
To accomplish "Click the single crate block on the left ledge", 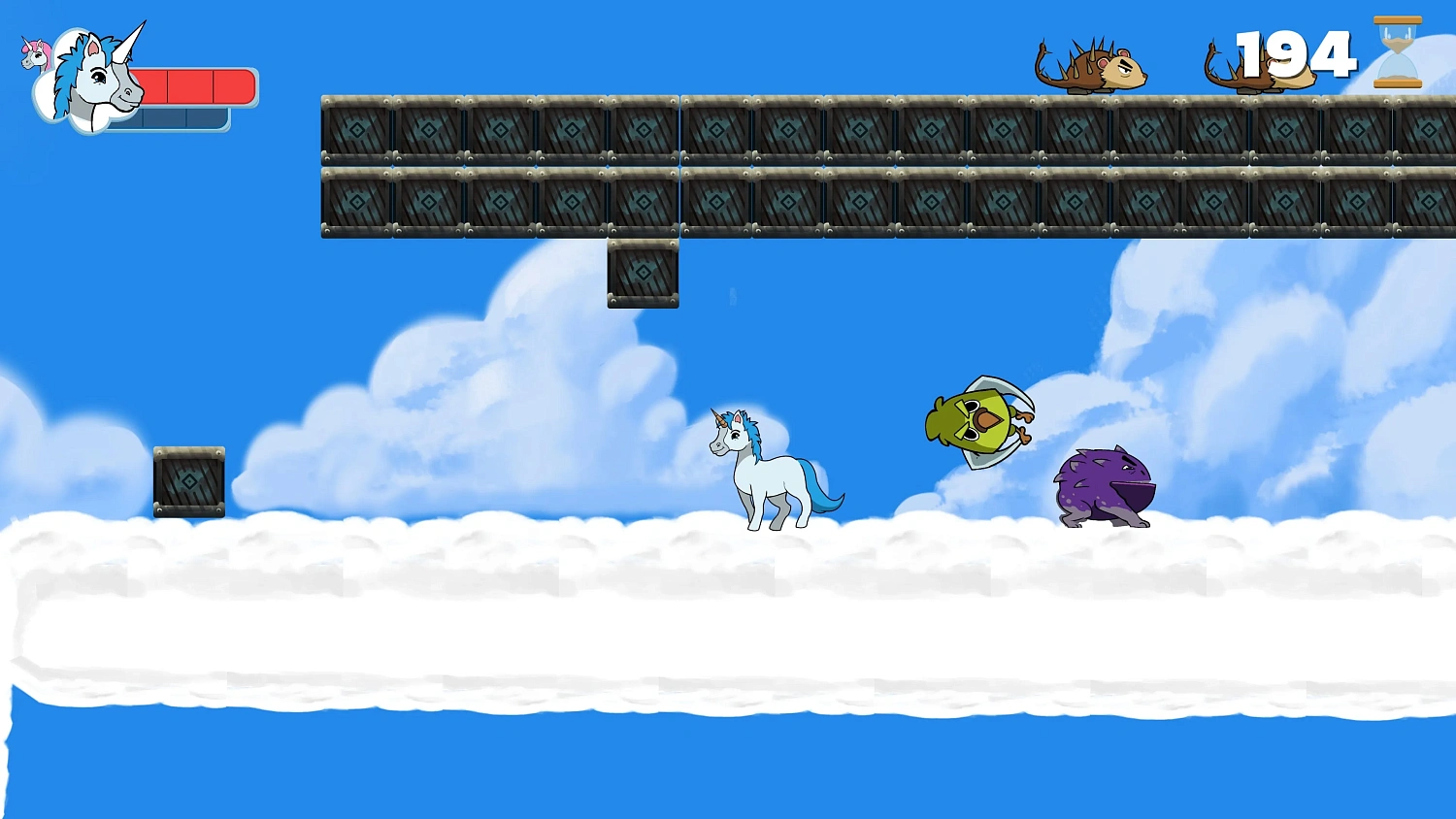I will [x=188, y=482].
